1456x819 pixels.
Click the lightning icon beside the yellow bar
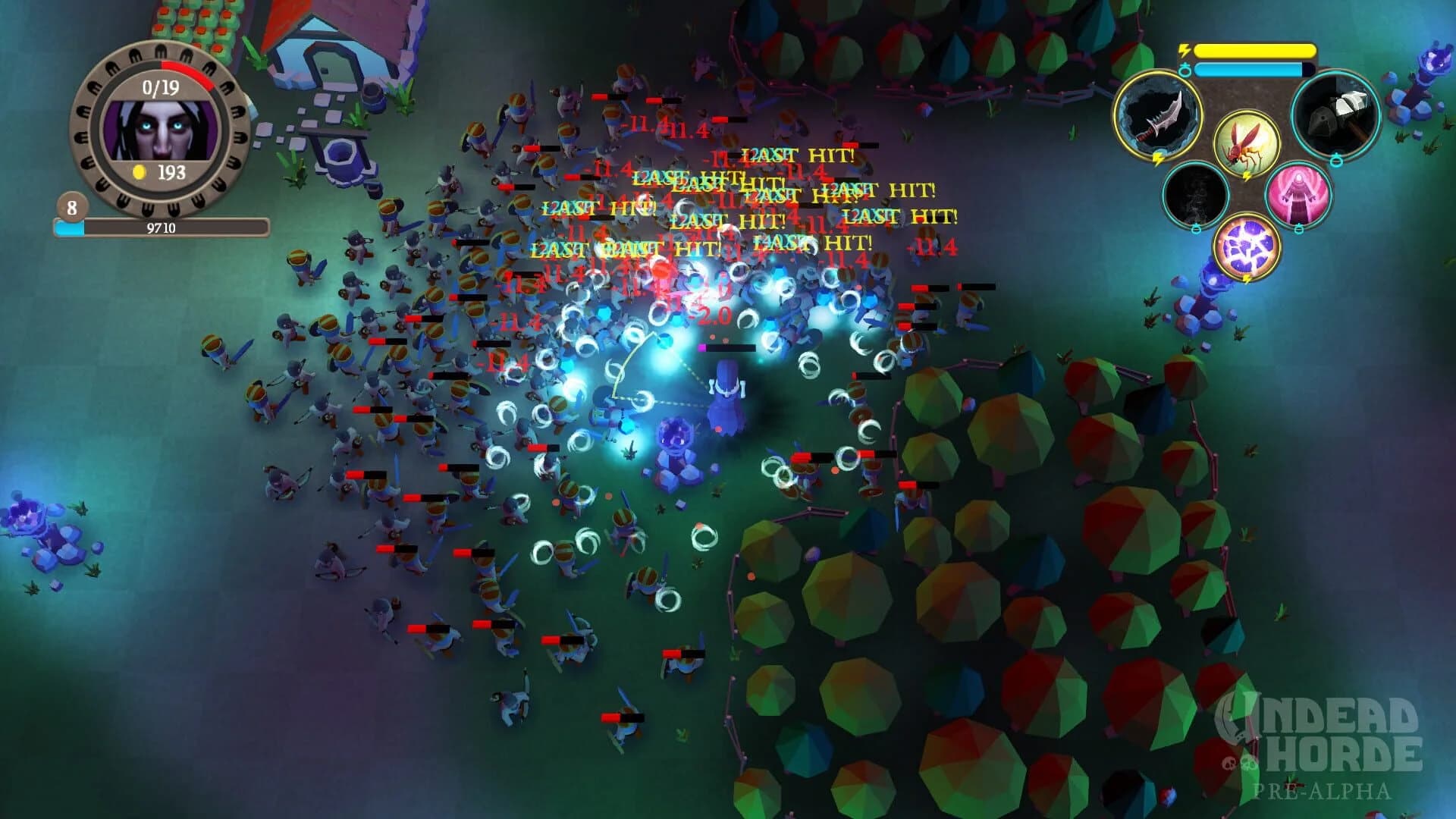pos(1185,50)
